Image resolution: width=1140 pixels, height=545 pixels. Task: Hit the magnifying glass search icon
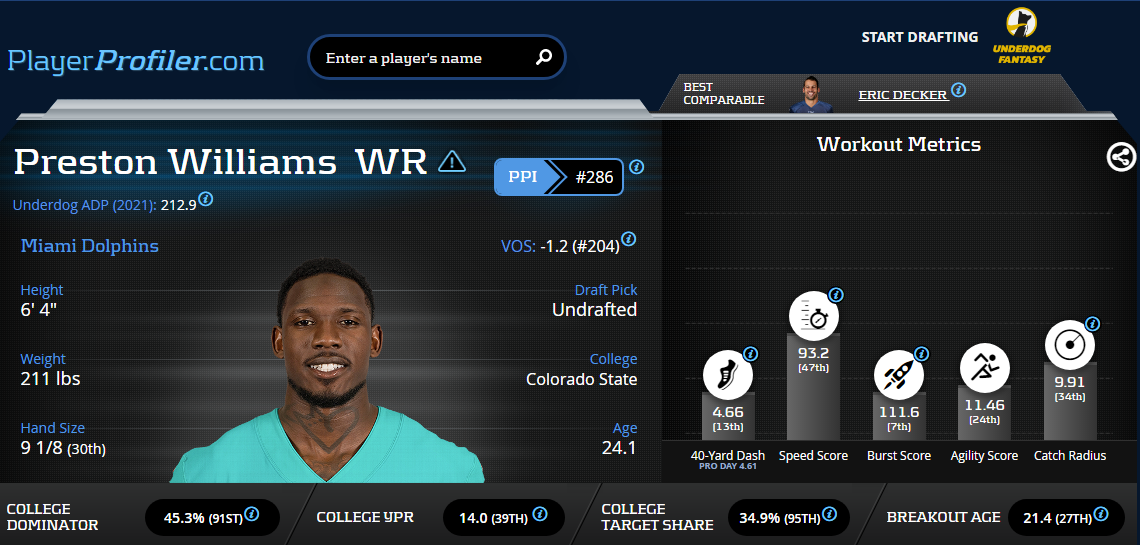(x=544, y=58)
